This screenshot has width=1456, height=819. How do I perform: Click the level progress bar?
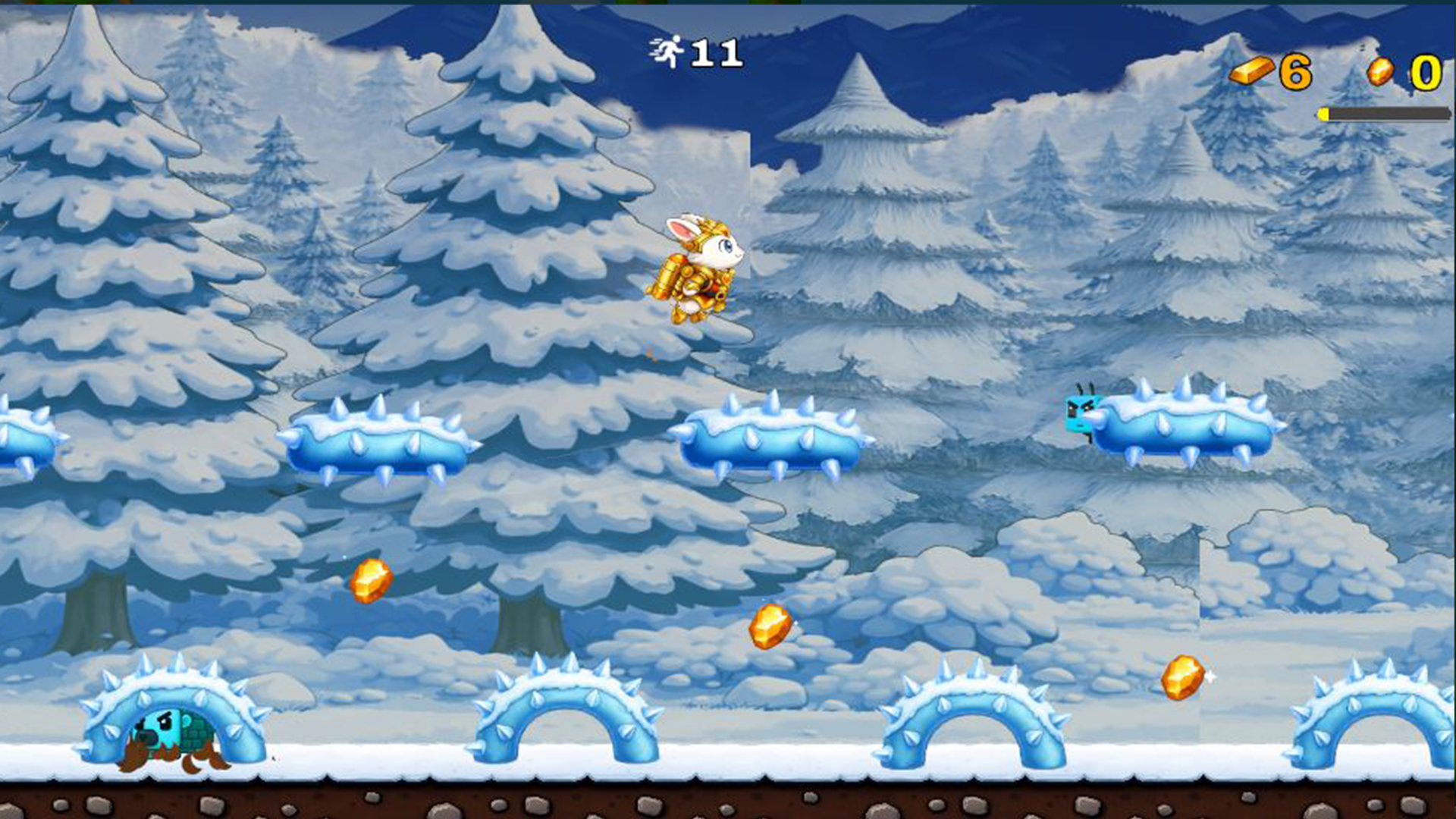point(1380,114)
